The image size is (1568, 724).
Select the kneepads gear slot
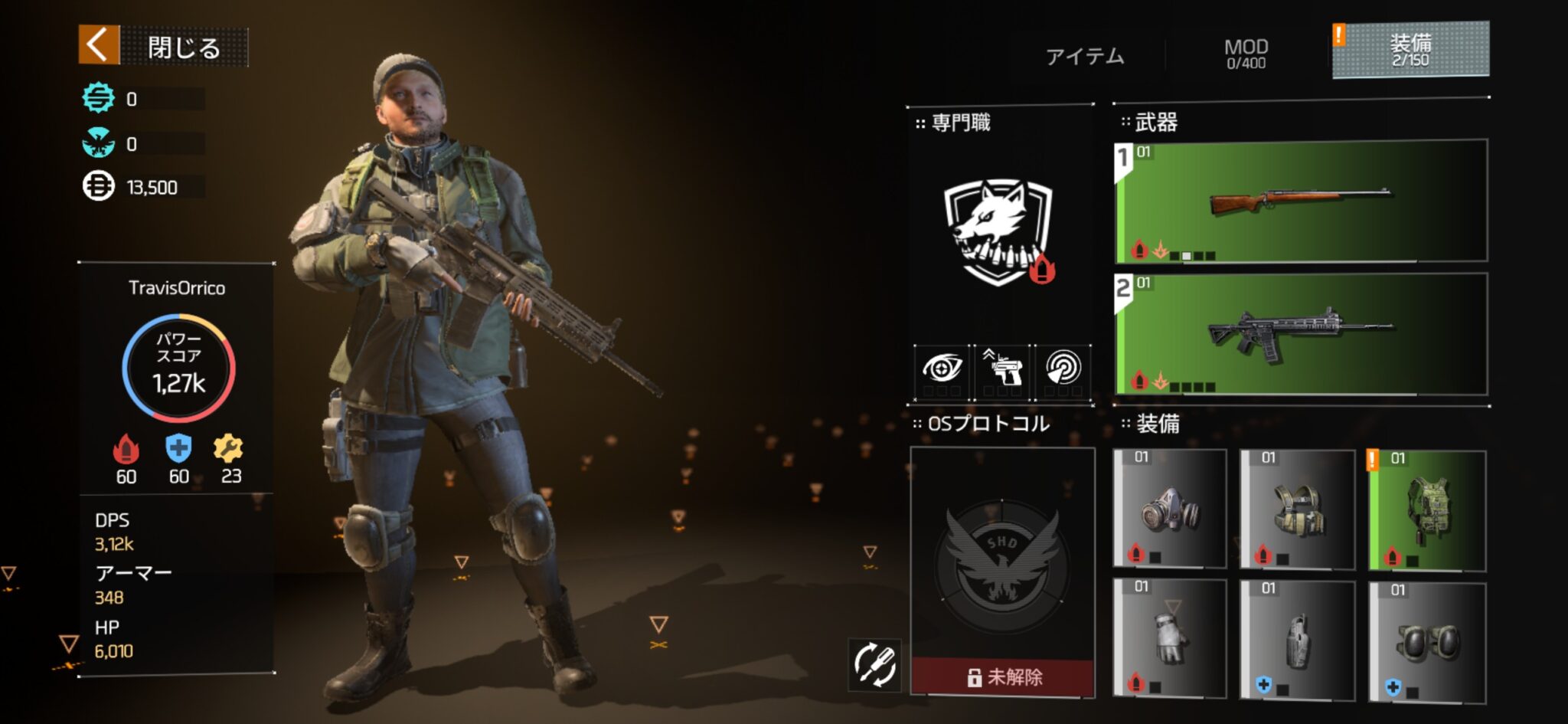click(1427, 641)
